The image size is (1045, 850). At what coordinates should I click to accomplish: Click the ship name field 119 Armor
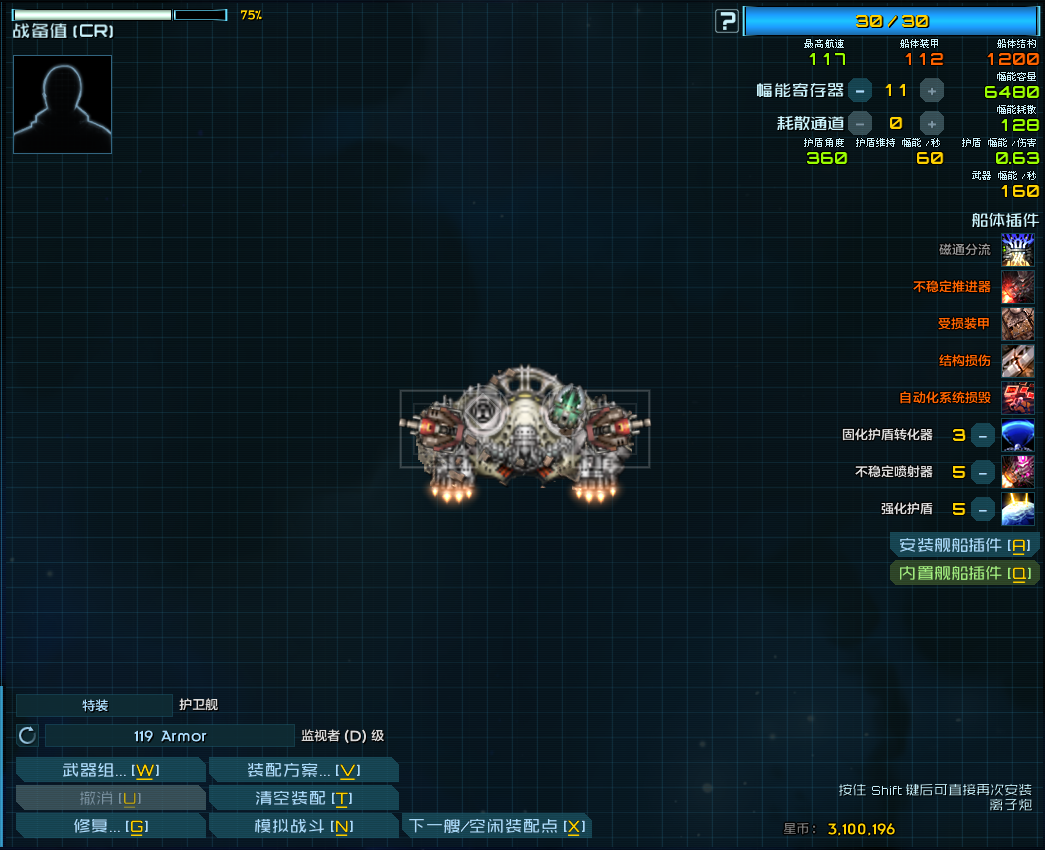click(x=170, y=736)
